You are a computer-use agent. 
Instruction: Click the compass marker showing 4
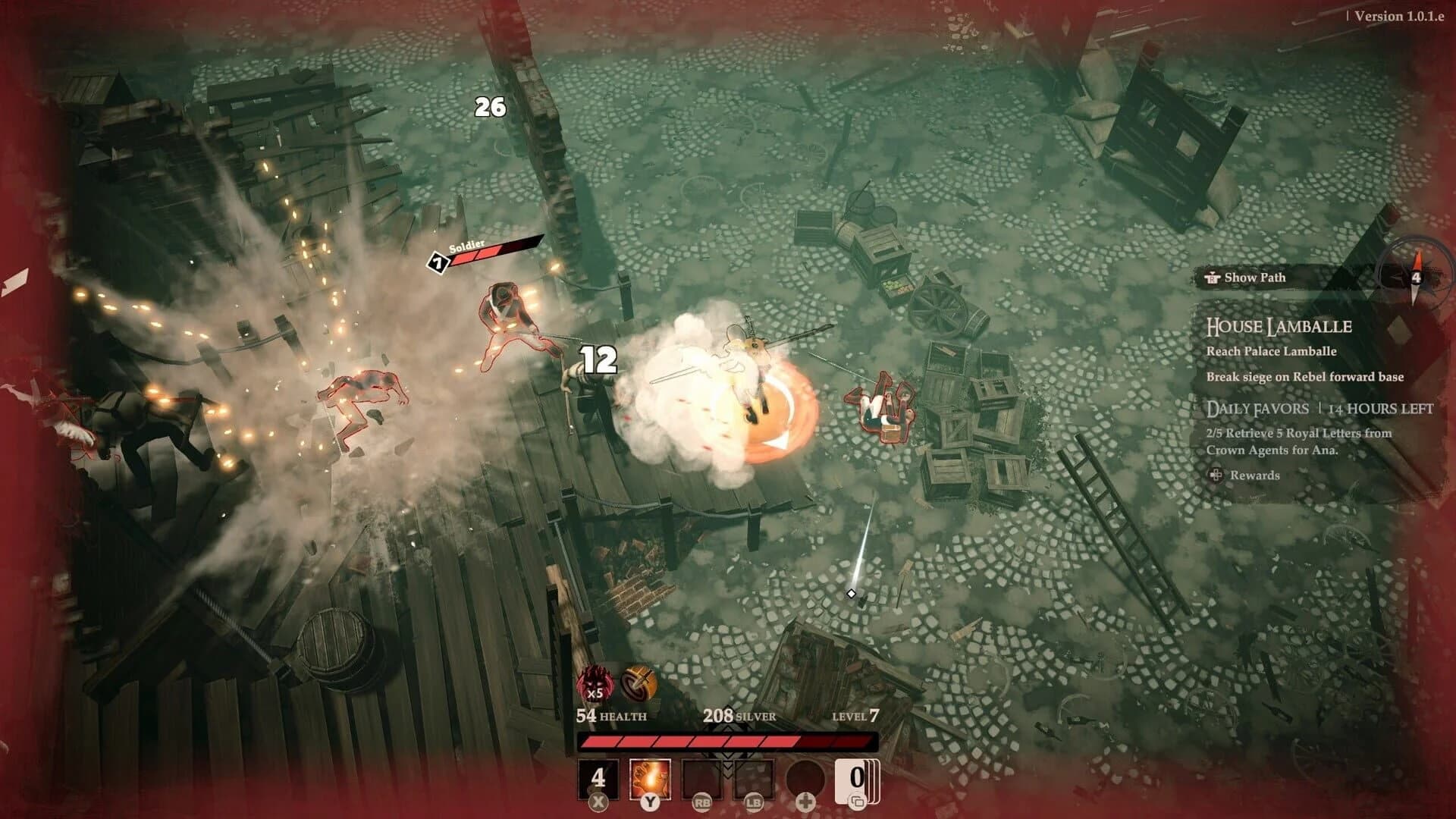point(1415,277)
